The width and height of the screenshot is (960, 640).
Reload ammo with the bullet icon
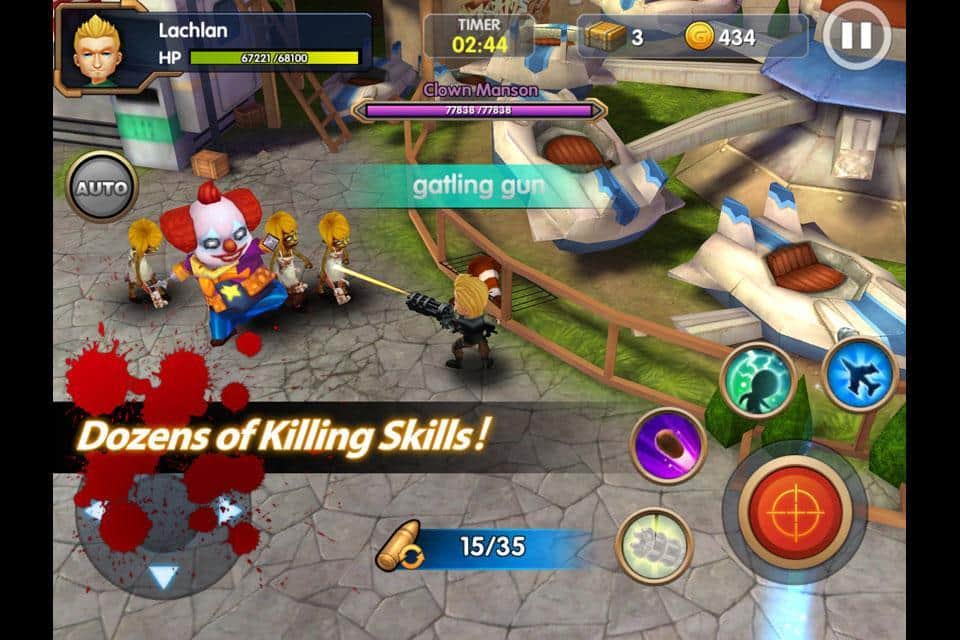tap(397, 548)
